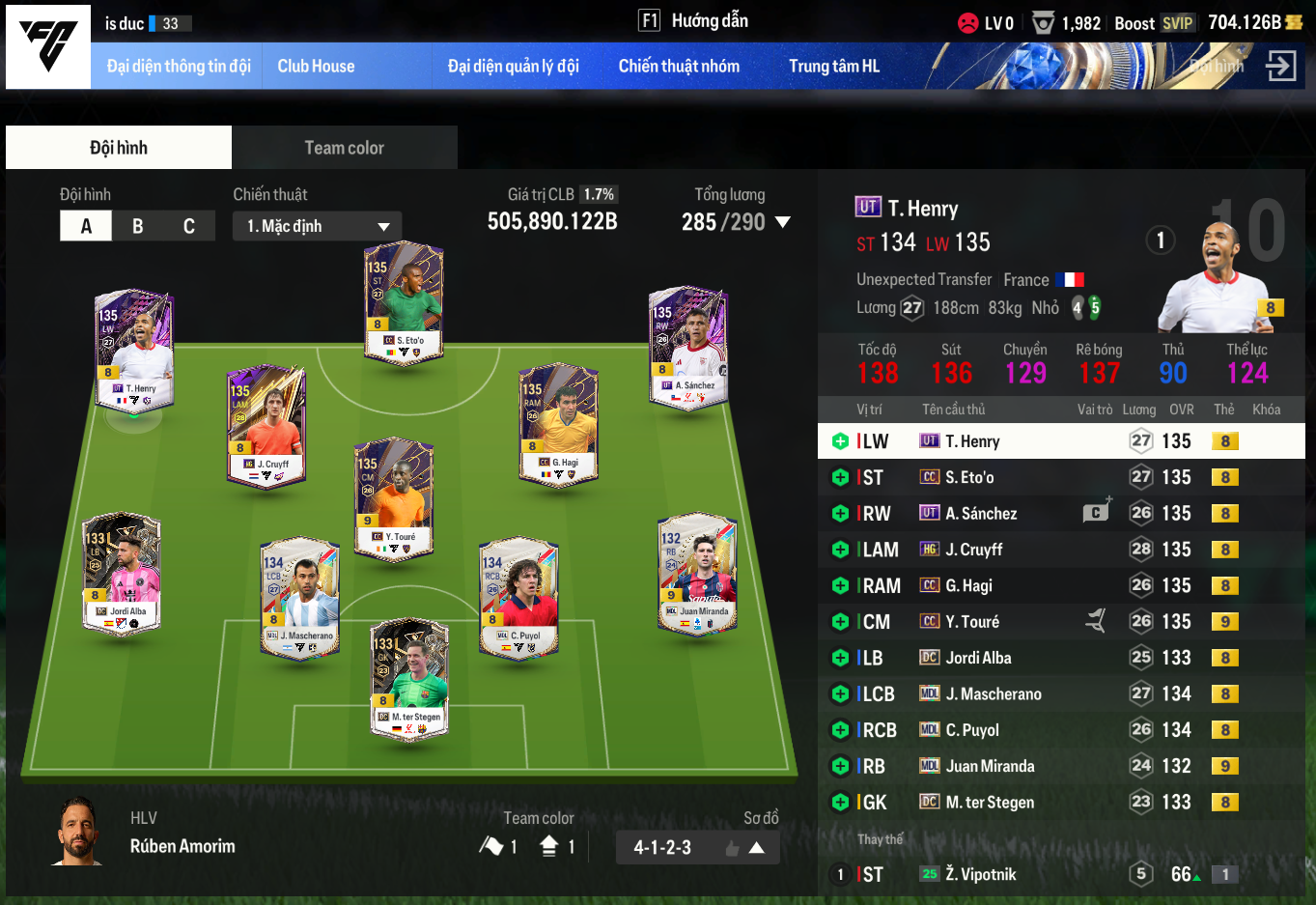Viewport: 1316px width, 905px height.
Task: Choose squad slot C
Action: 189,226
